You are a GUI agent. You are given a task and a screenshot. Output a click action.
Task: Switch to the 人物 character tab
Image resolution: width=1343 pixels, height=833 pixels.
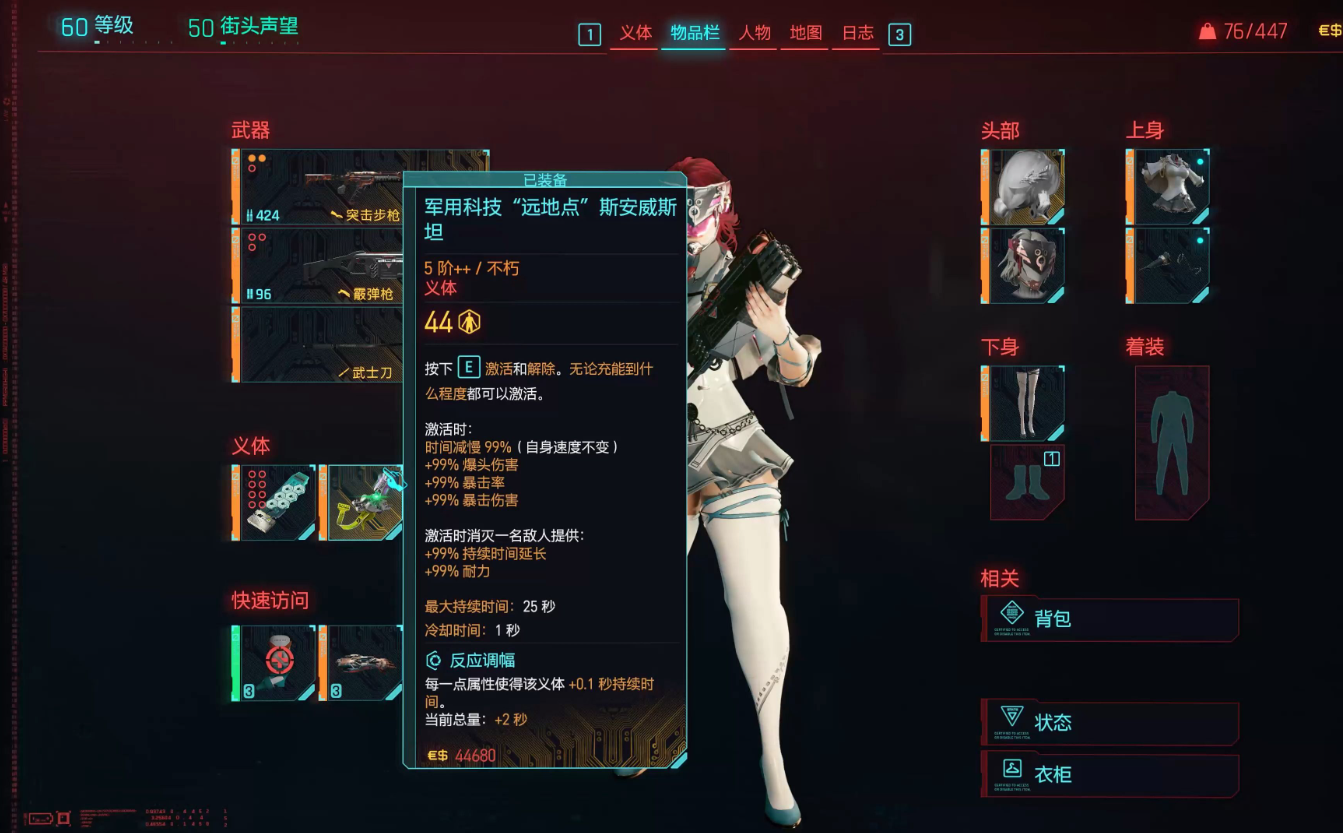click(x=753, y=33)
